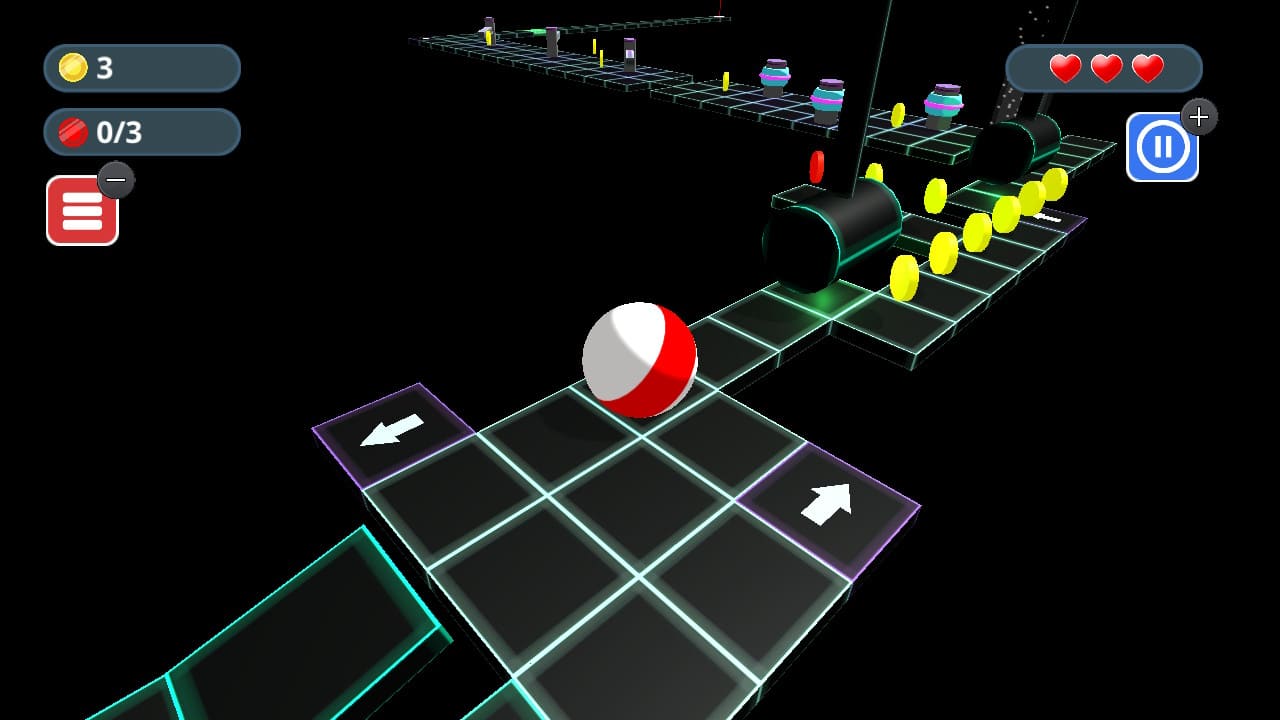
Task: Pause the game with the pause icon
Action: [x=1163, y=146]
